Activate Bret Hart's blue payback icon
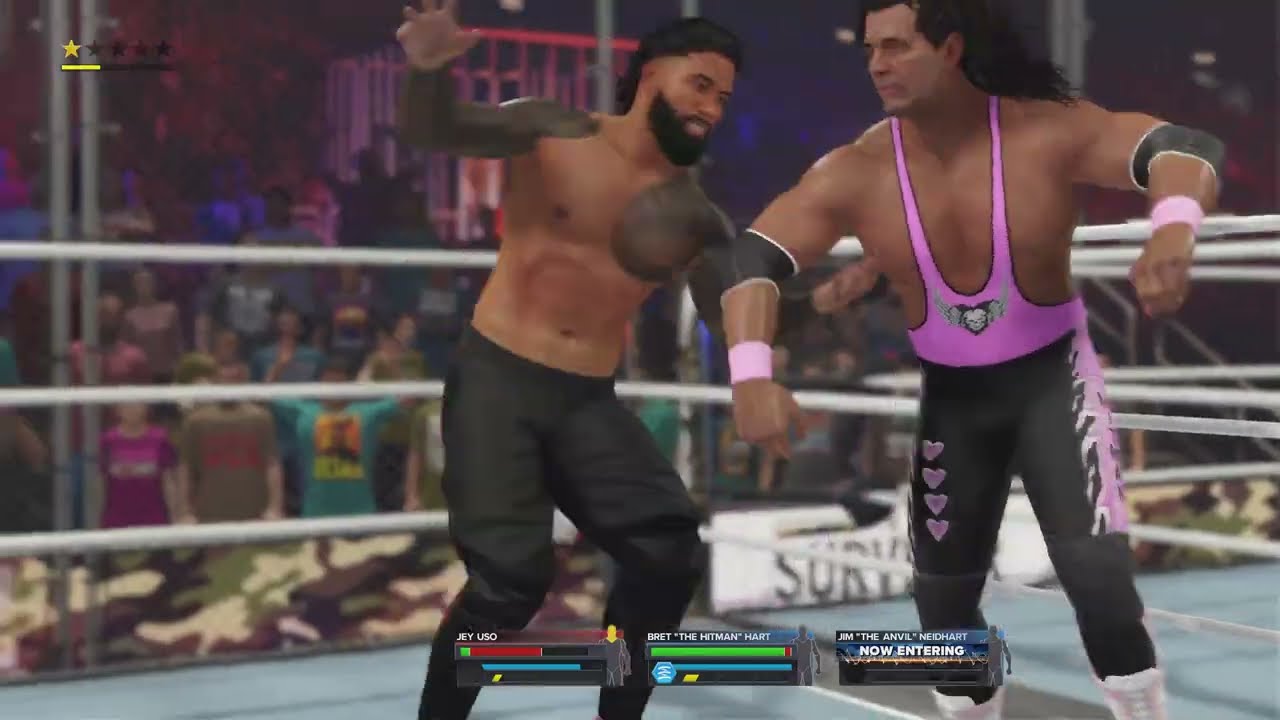 [x=662, y=673]
